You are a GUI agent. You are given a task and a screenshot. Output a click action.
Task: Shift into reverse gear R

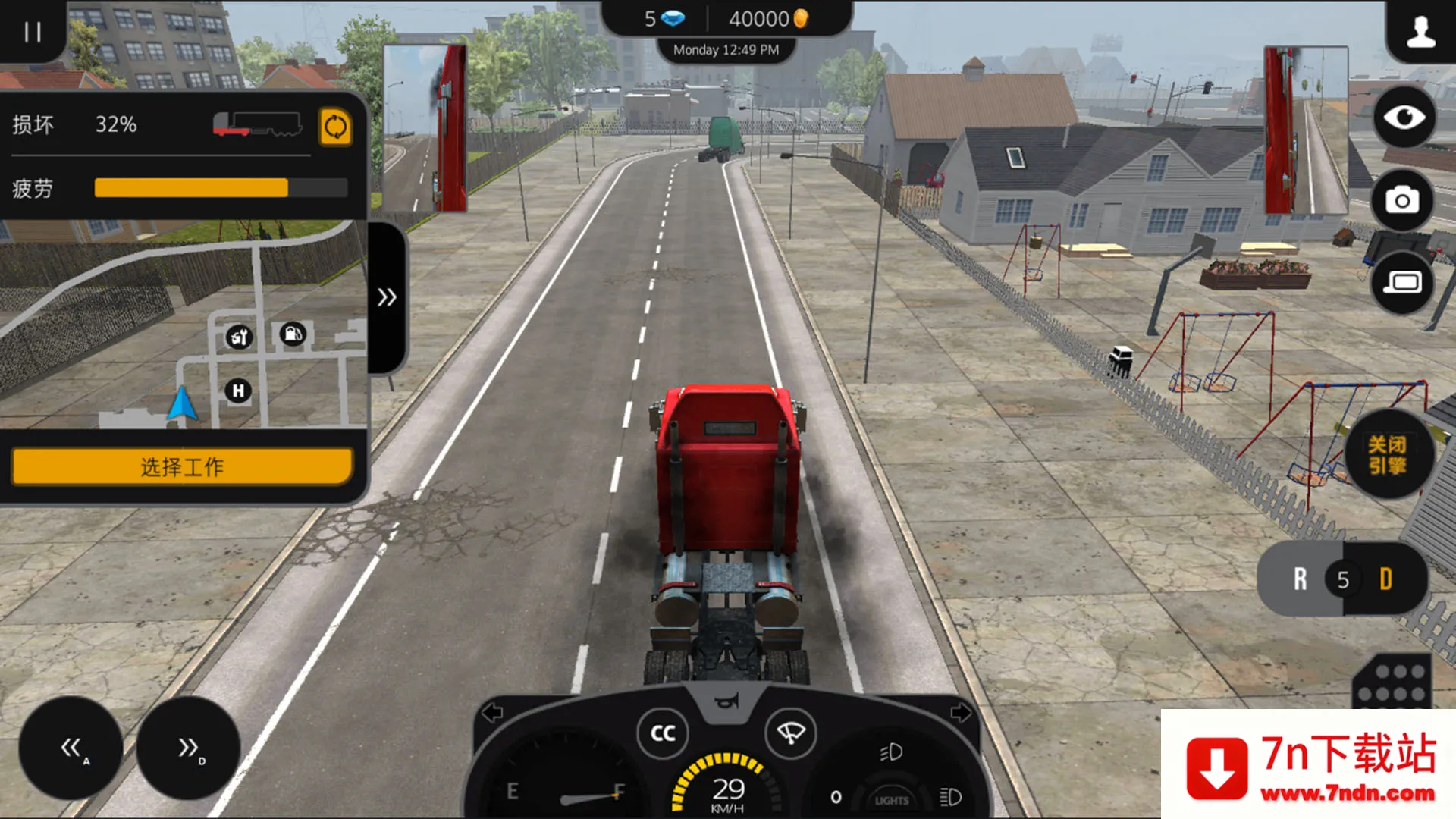click(1300, 579)
